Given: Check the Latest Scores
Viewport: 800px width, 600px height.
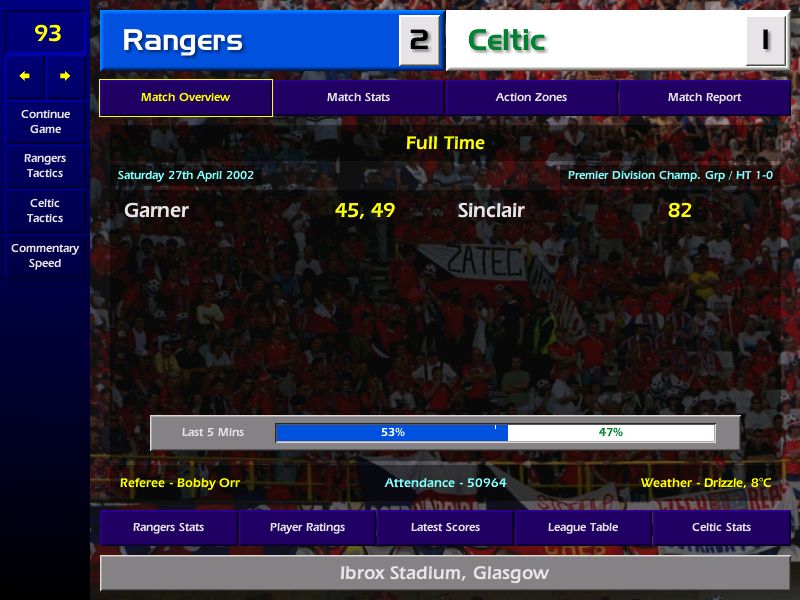Looking at the screenshot, I should [445, 527].
